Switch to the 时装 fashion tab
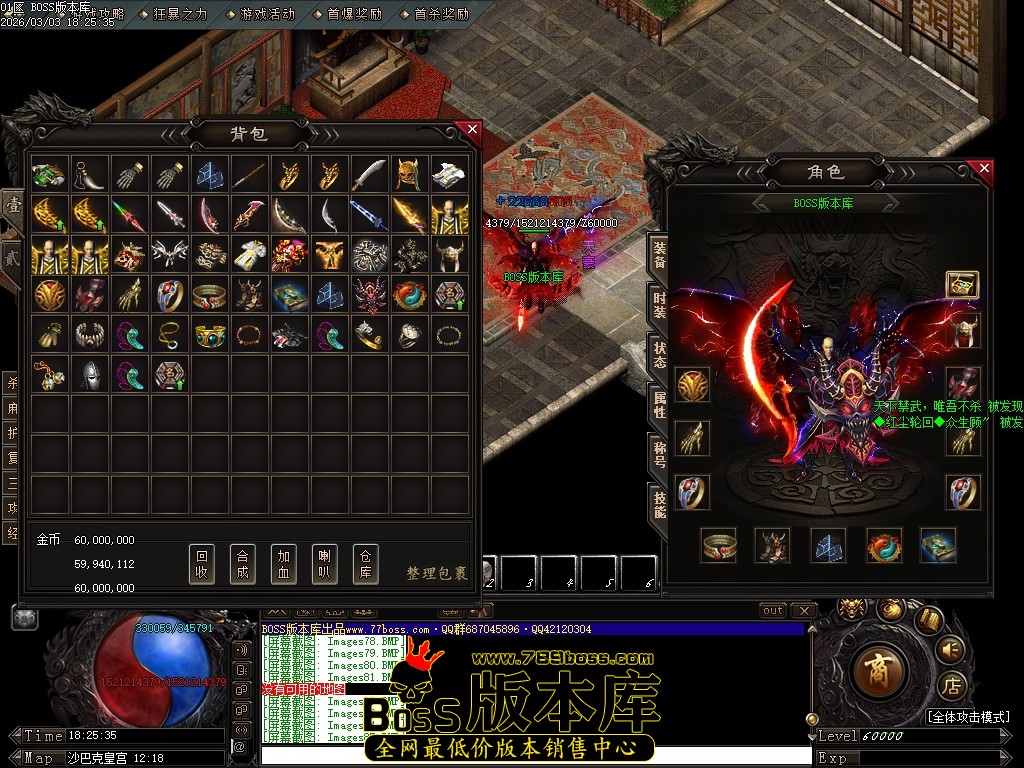Image resolution: width=1024 pixels, height=768 pixels. (x=659, y=303)
